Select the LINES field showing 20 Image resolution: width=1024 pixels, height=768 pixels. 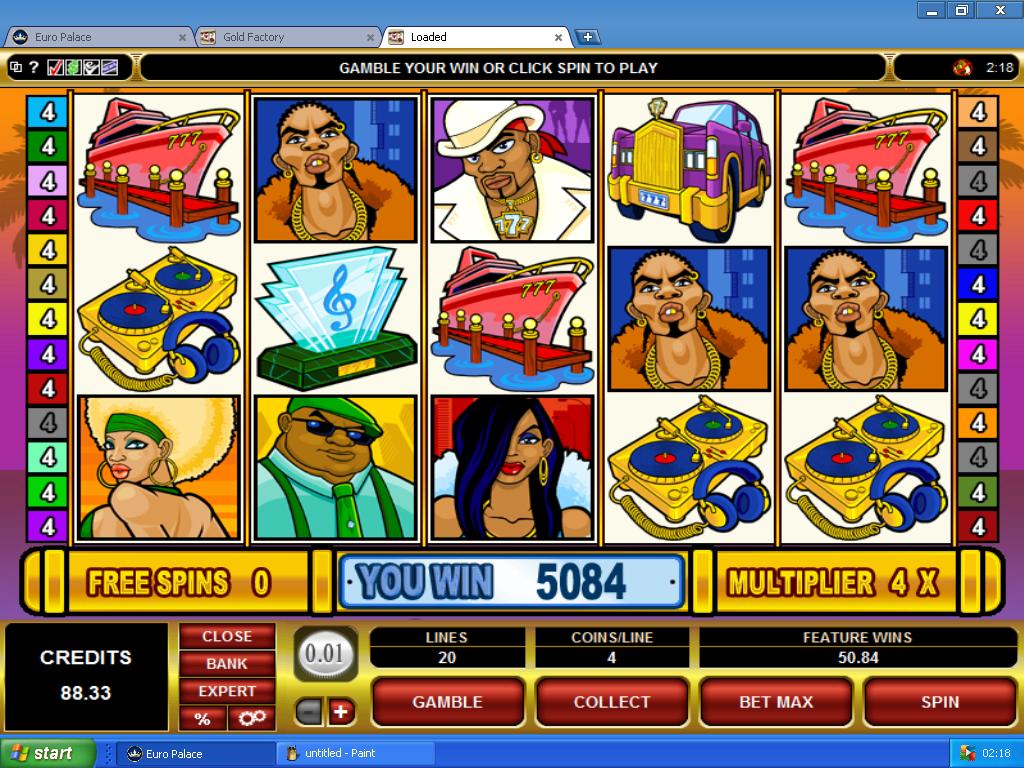447,657
